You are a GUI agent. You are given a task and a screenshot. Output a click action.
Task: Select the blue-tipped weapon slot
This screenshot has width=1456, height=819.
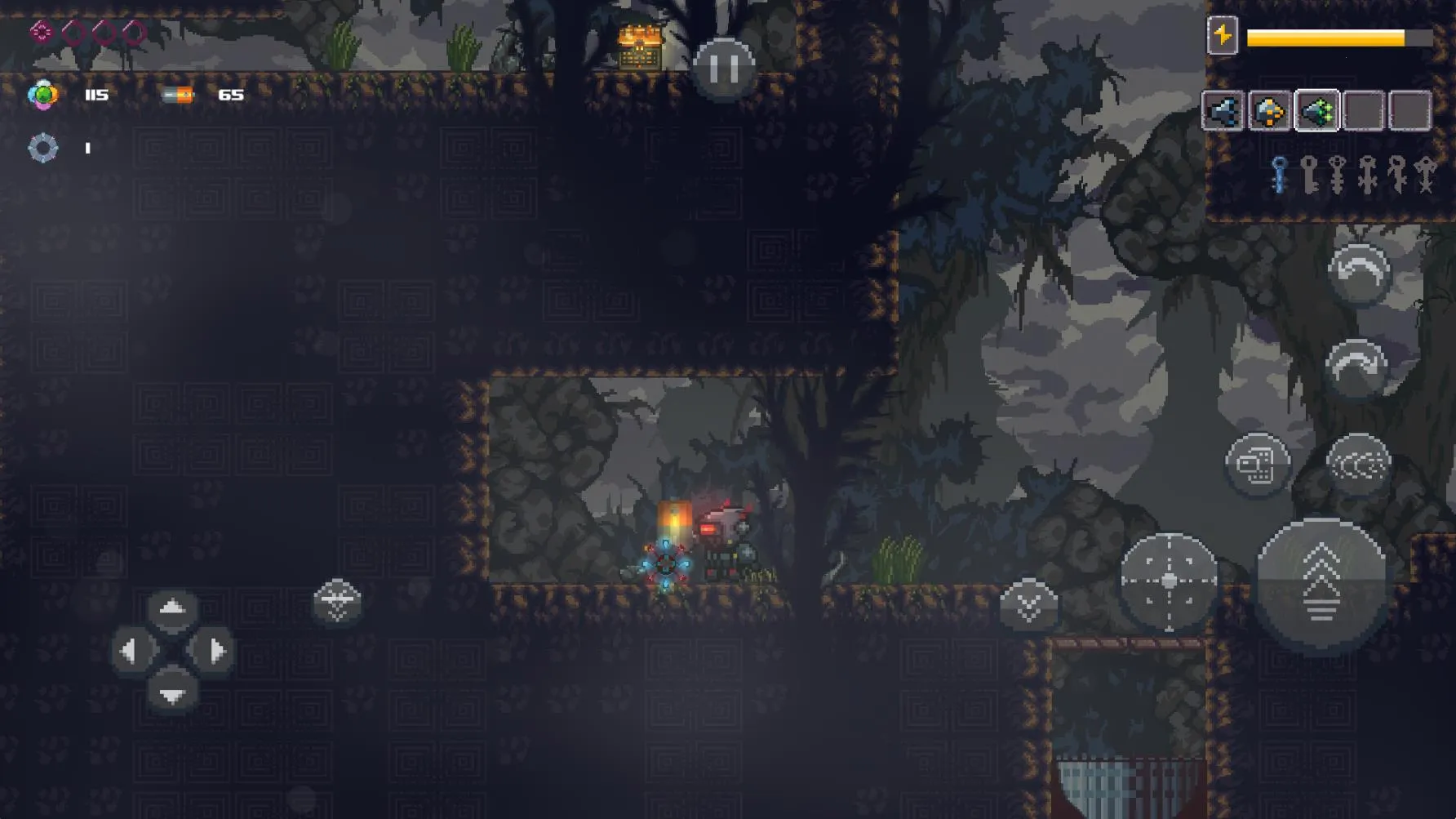pyautogui.click(x=1223, y=111)
